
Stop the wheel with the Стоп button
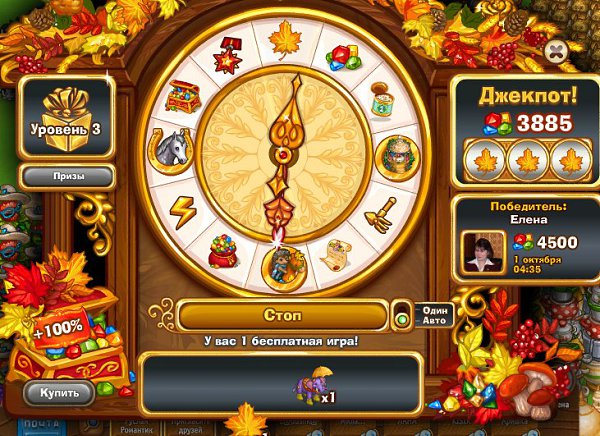[282, 316]
